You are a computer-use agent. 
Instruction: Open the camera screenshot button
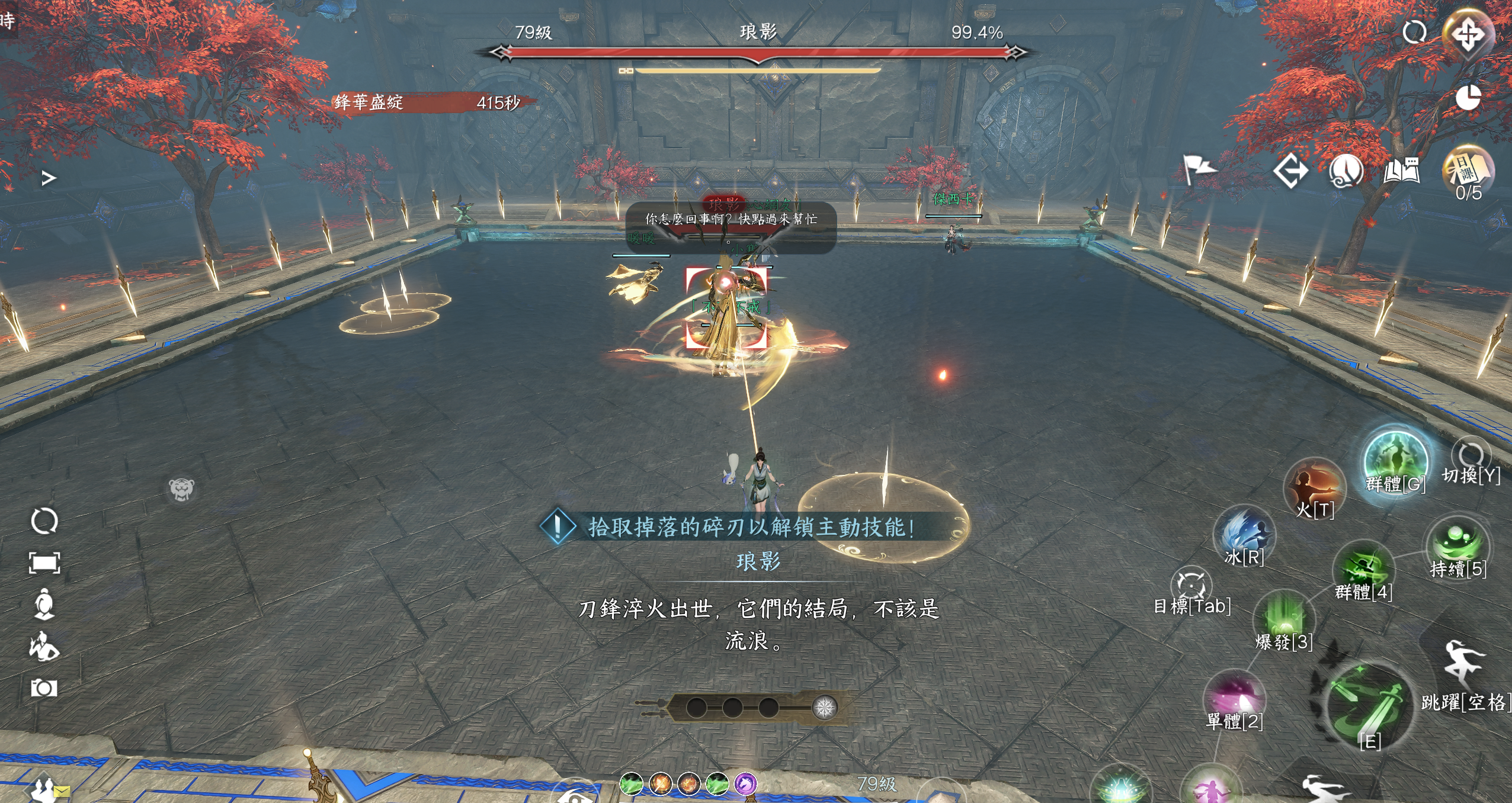(44, 688)
